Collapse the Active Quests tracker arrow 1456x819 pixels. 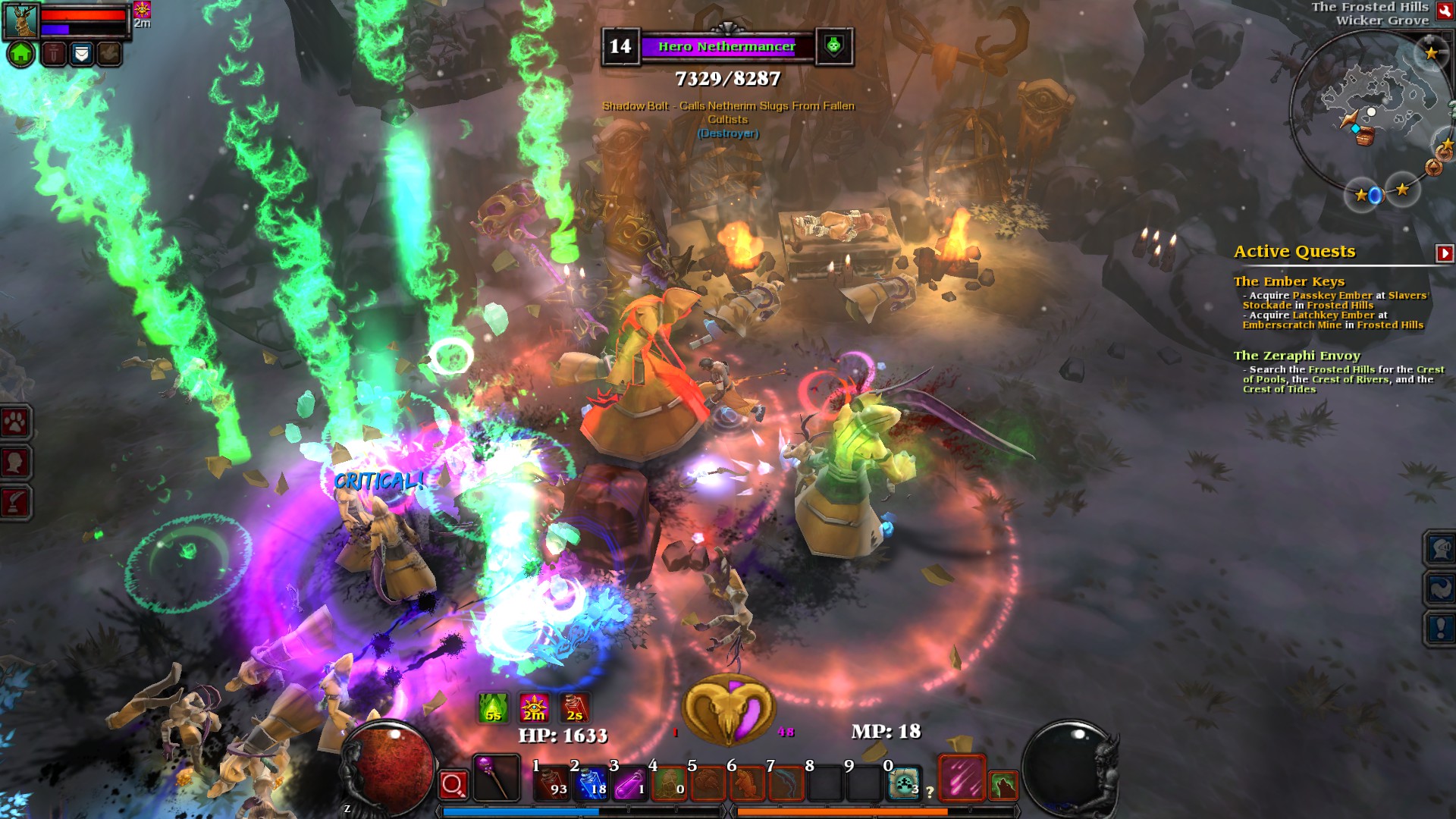tap(1444, 253)
